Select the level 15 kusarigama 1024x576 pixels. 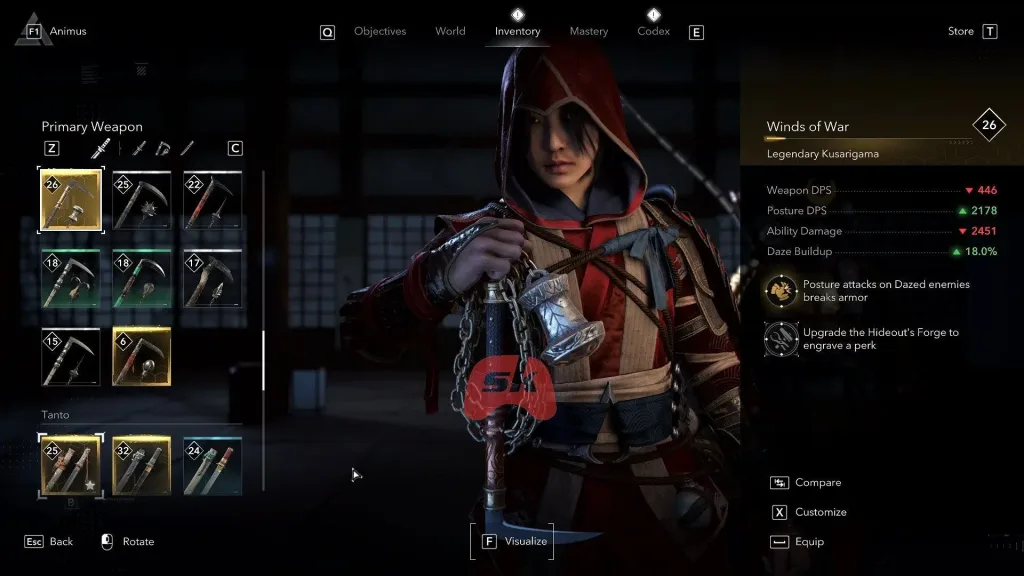coord(70,356)
